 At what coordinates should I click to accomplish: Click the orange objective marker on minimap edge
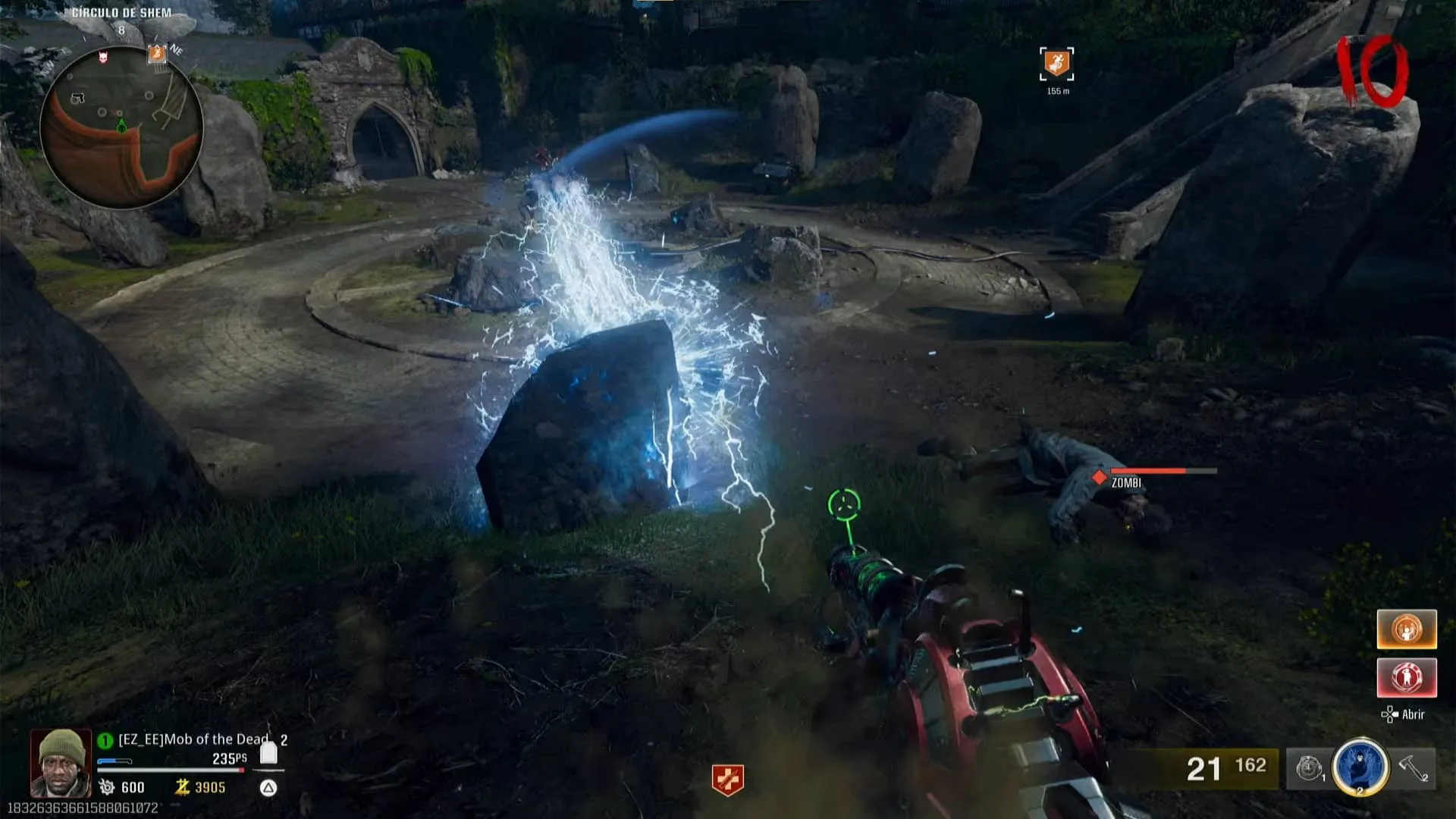coord(157,53)
